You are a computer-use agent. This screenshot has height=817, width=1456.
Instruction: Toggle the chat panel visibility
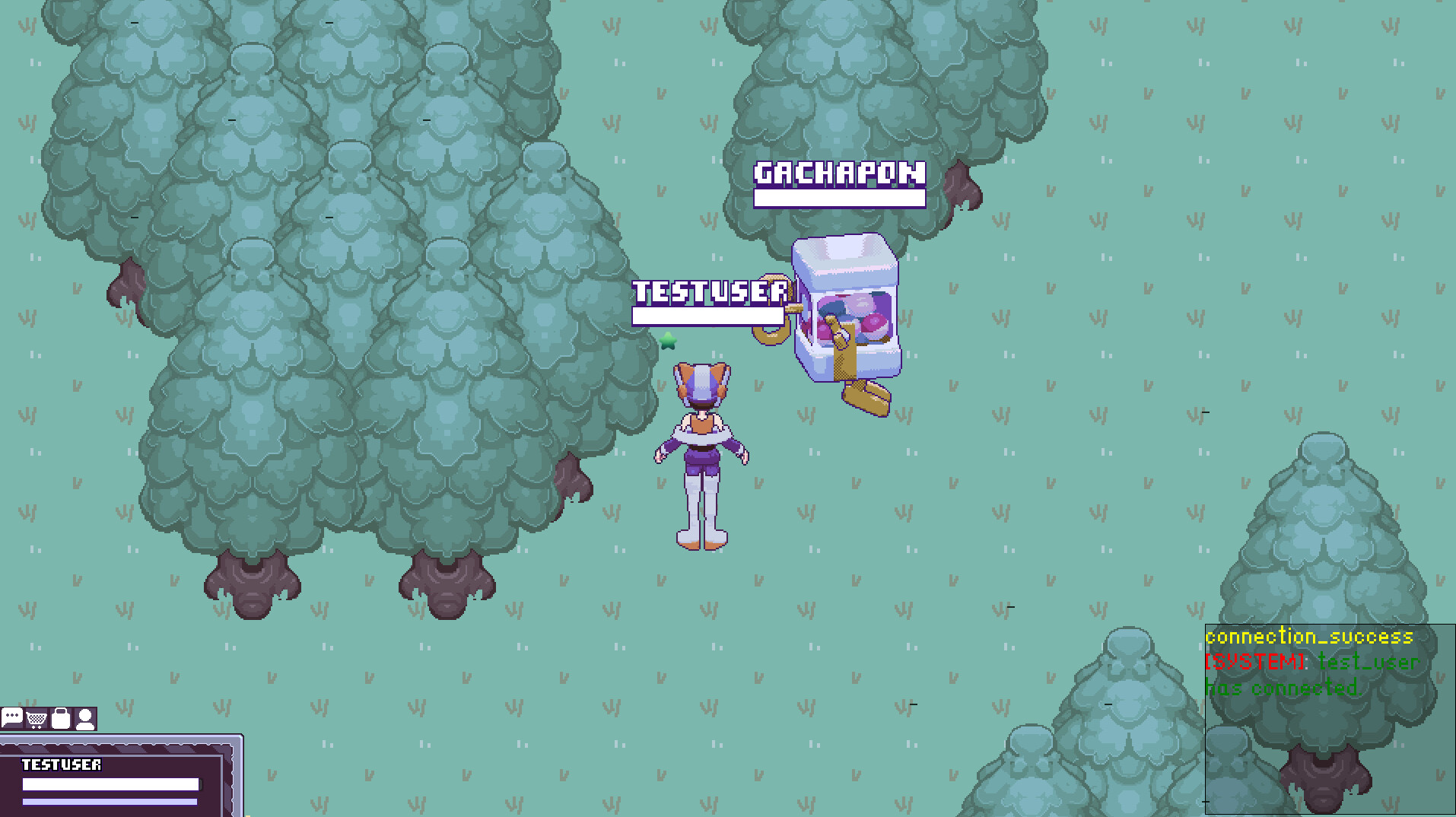(x=12, y=718)
